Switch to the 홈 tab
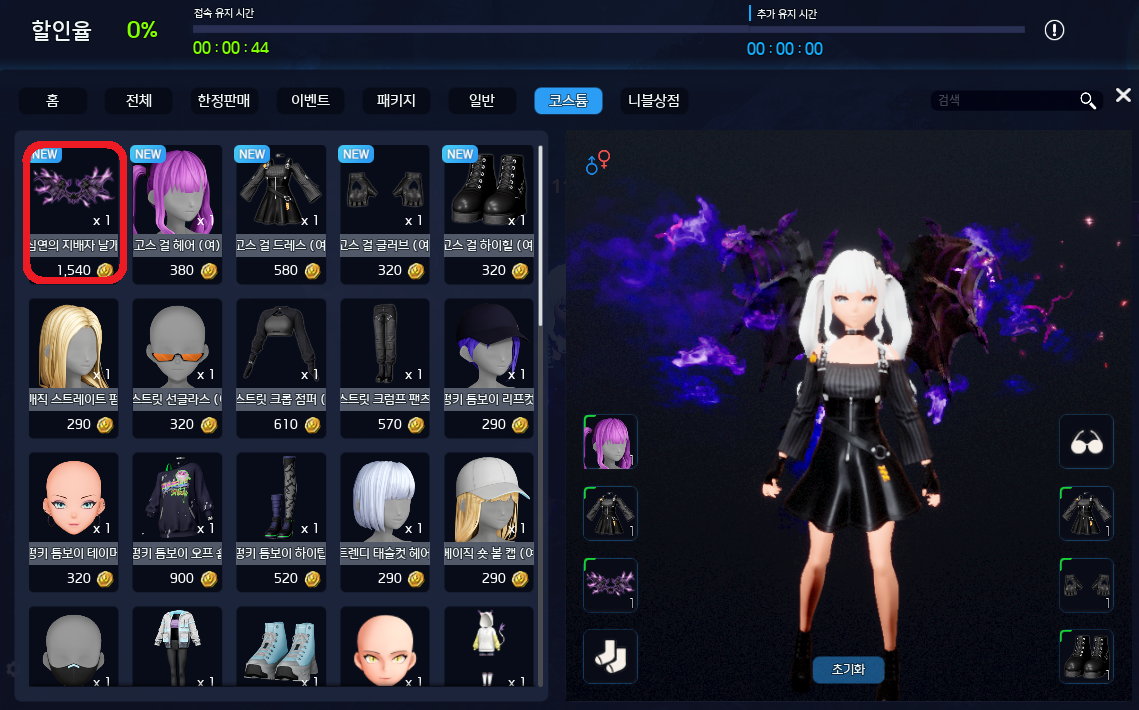The height and width of the screenshot is (710, 1139). [52, 101]
